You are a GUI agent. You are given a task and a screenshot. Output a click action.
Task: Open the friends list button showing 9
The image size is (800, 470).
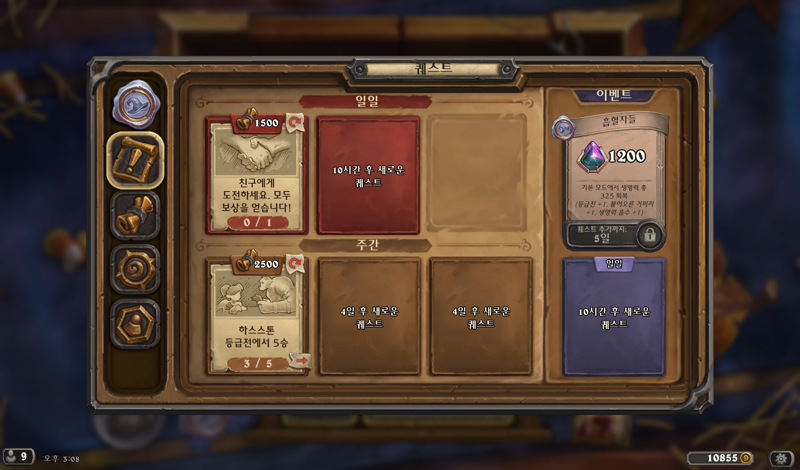(18, 457)
